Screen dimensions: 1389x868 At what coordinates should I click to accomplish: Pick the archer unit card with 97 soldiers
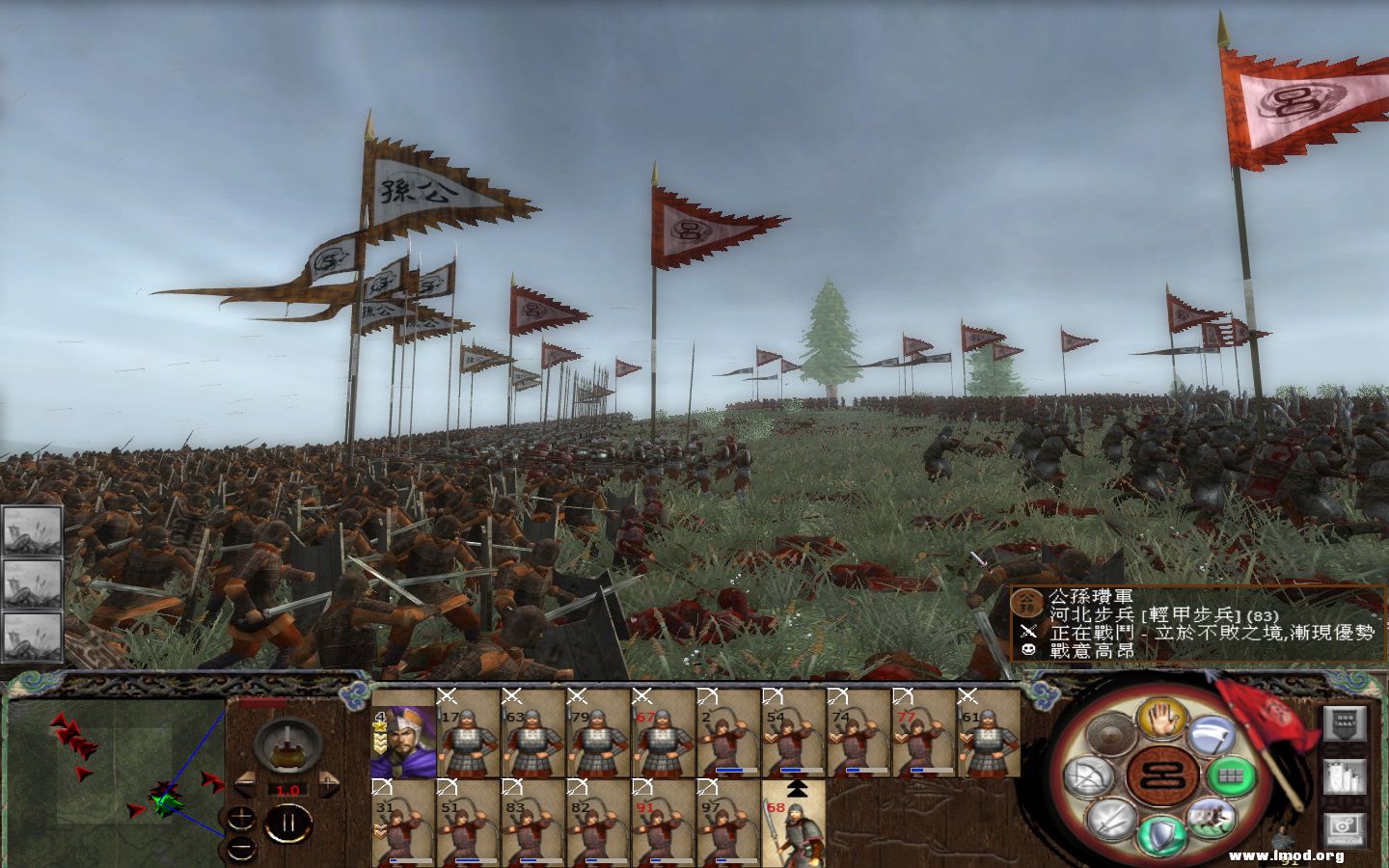click(727, 822)
